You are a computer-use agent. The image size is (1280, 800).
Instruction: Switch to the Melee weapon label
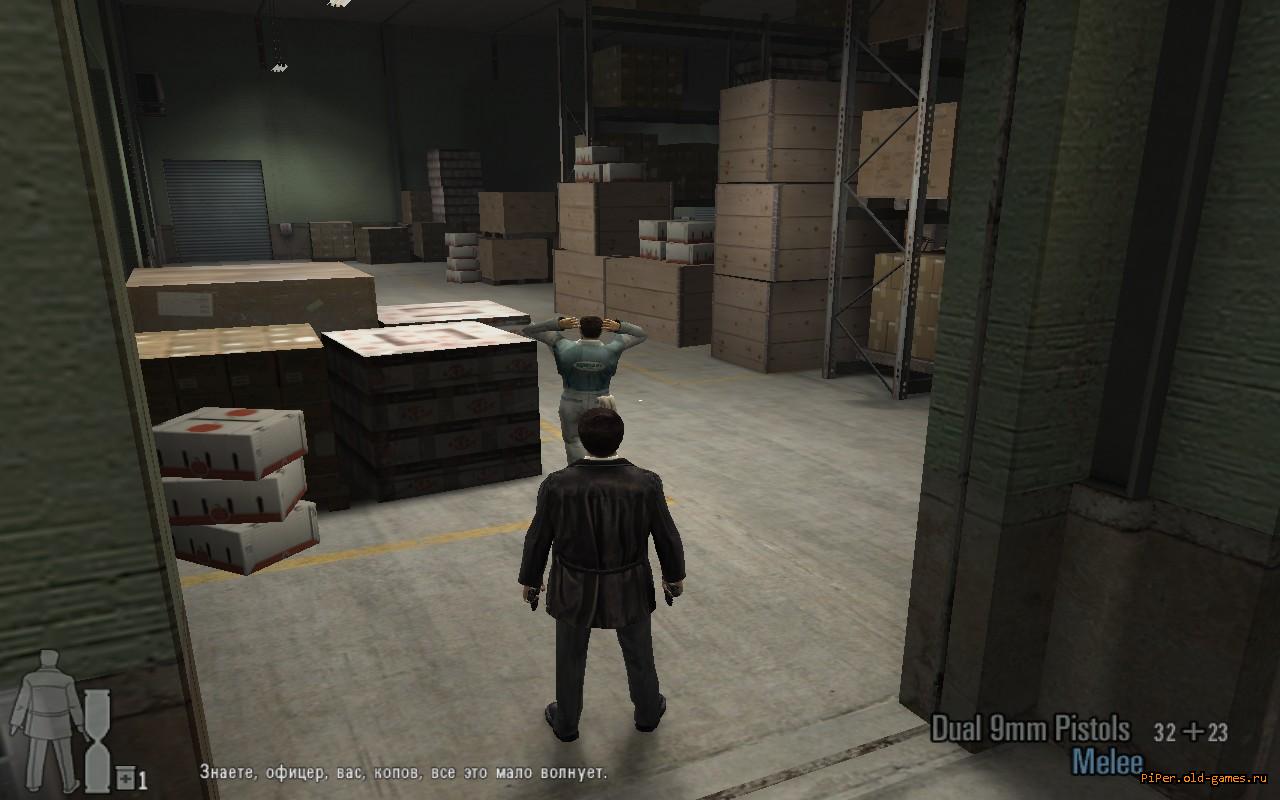1107,762
